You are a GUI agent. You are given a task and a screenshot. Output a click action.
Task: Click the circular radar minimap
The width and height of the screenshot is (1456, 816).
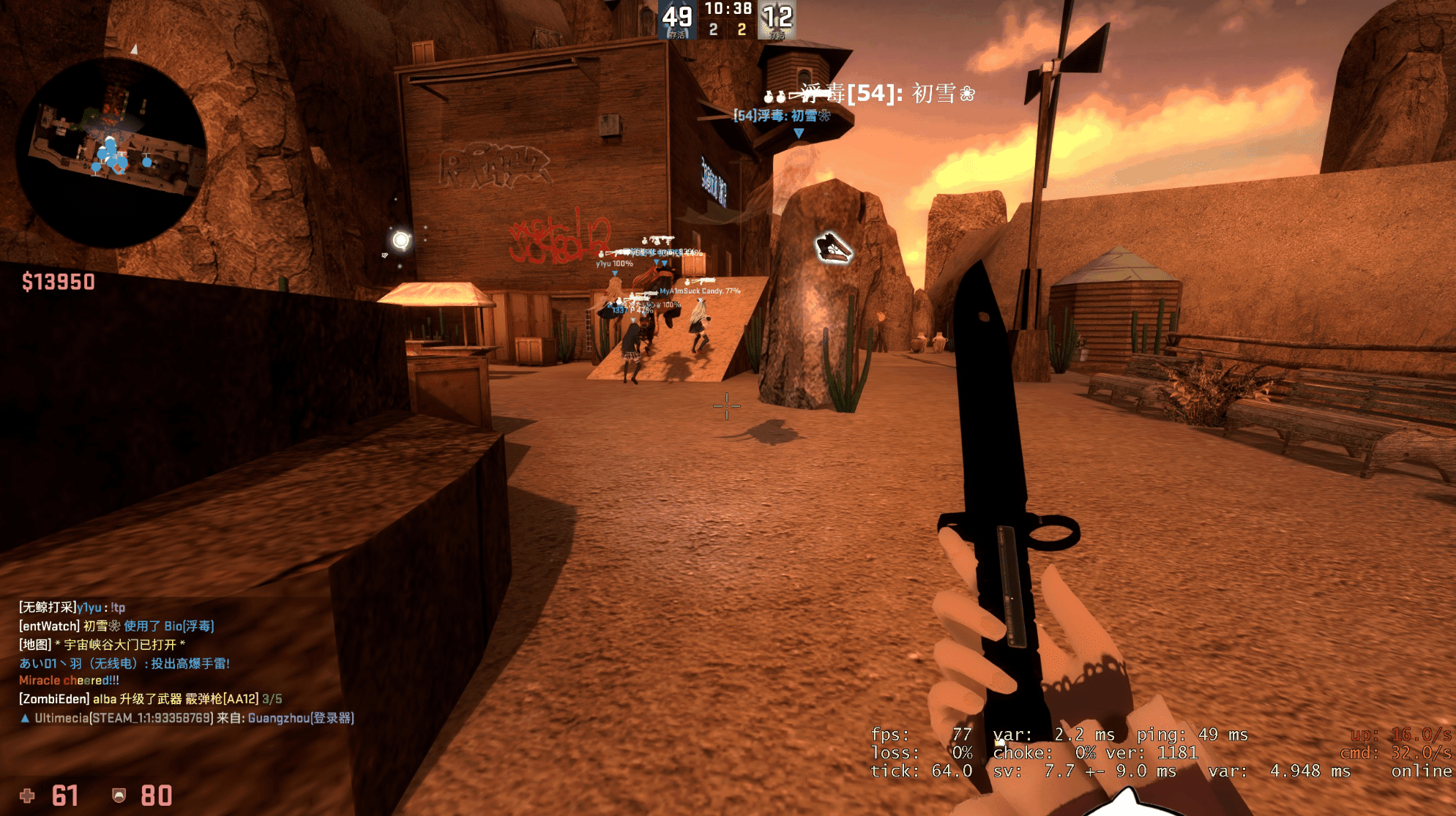111,153
